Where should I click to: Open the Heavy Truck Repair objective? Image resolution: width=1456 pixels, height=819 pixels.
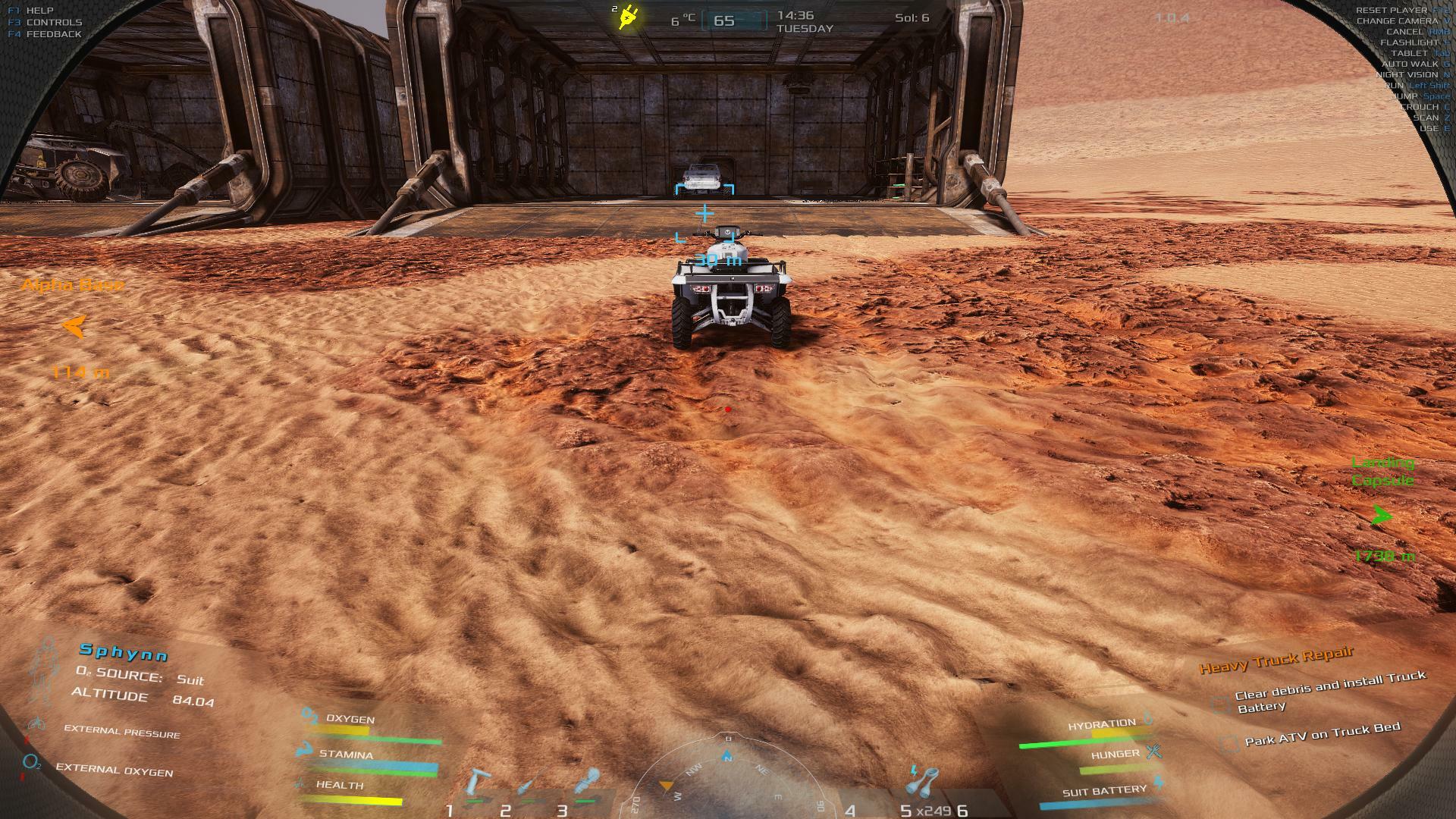click(1276, 660)
